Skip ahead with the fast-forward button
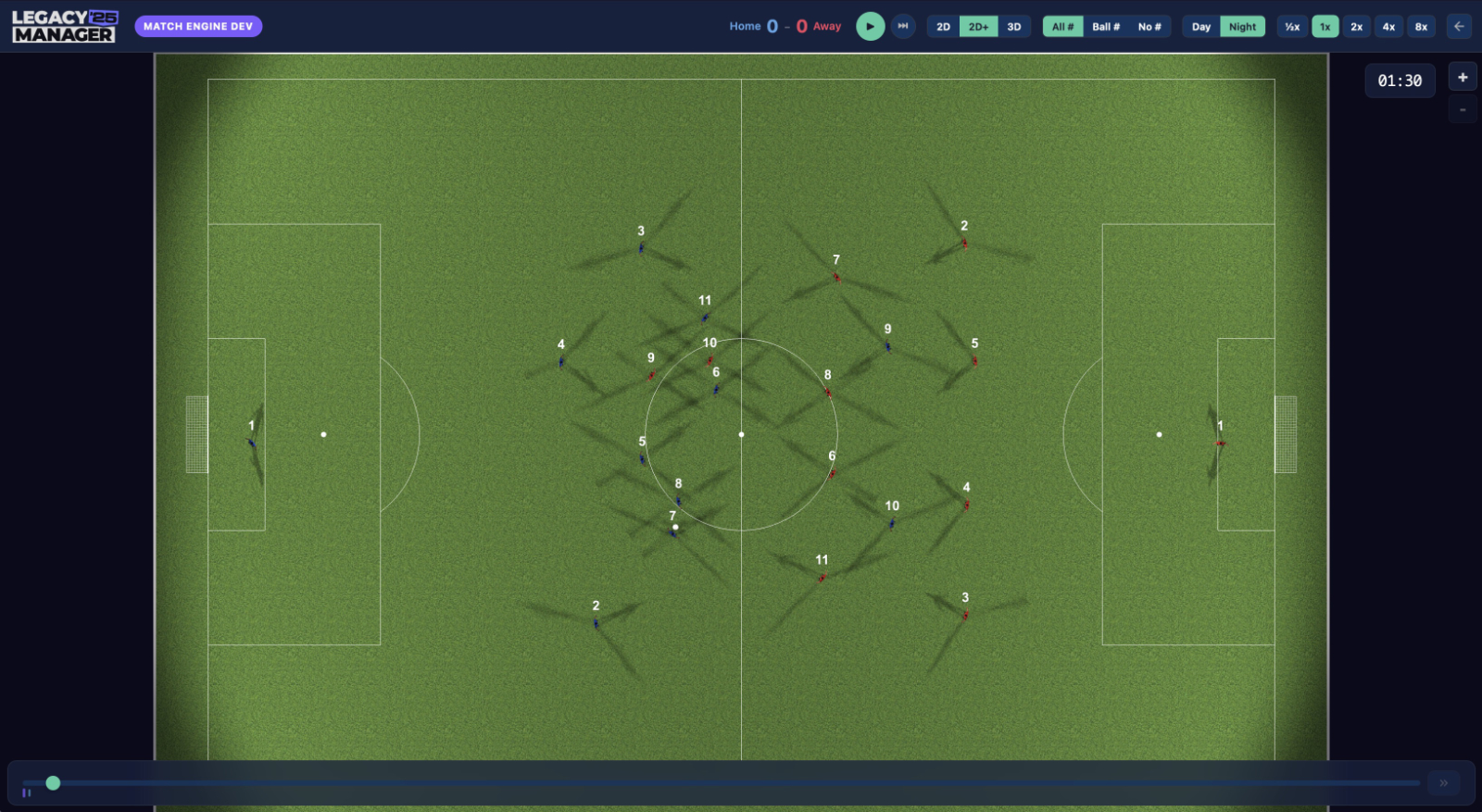Viewport: 1482px width, 812px height. pyautogui.click(x=903, y=26)
